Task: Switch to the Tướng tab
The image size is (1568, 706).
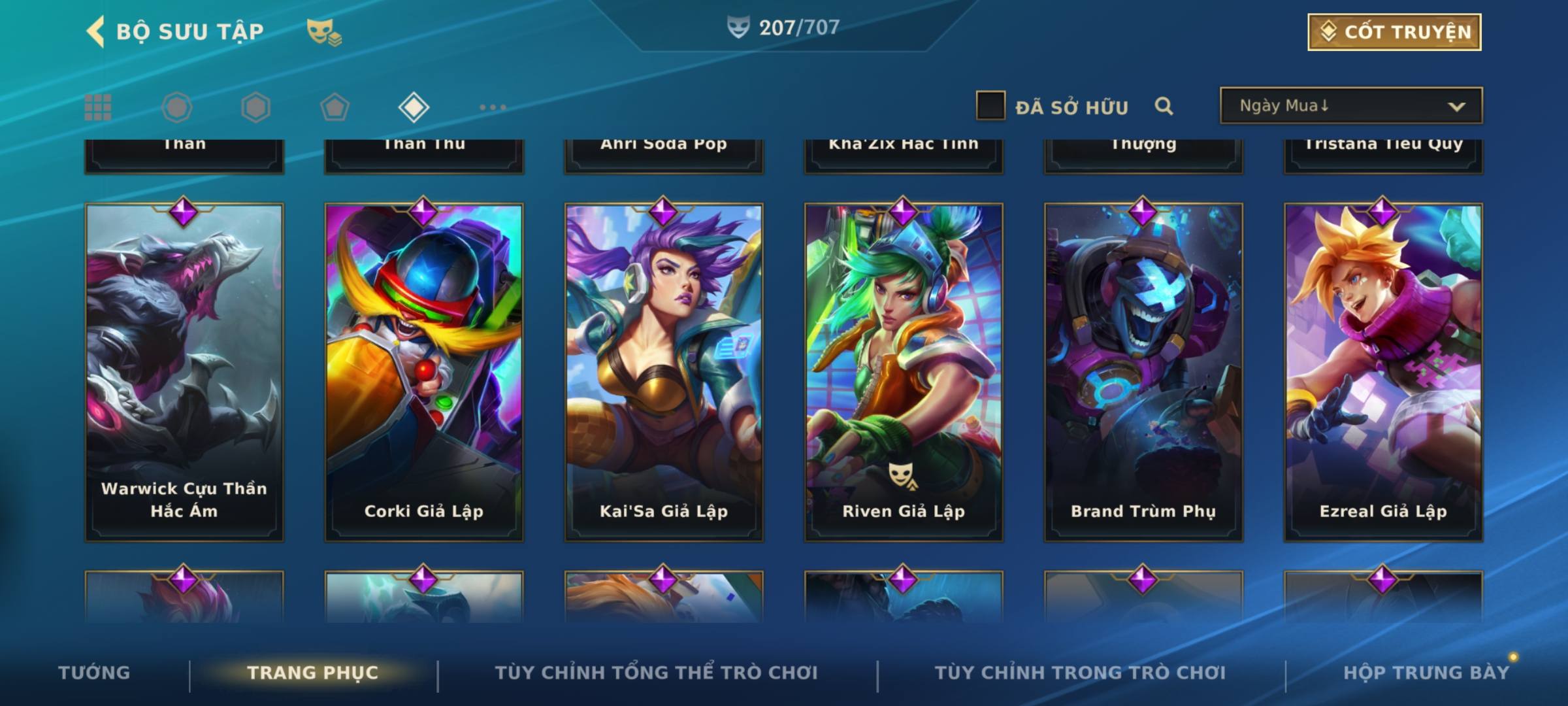Action: (x=94, y=673)
